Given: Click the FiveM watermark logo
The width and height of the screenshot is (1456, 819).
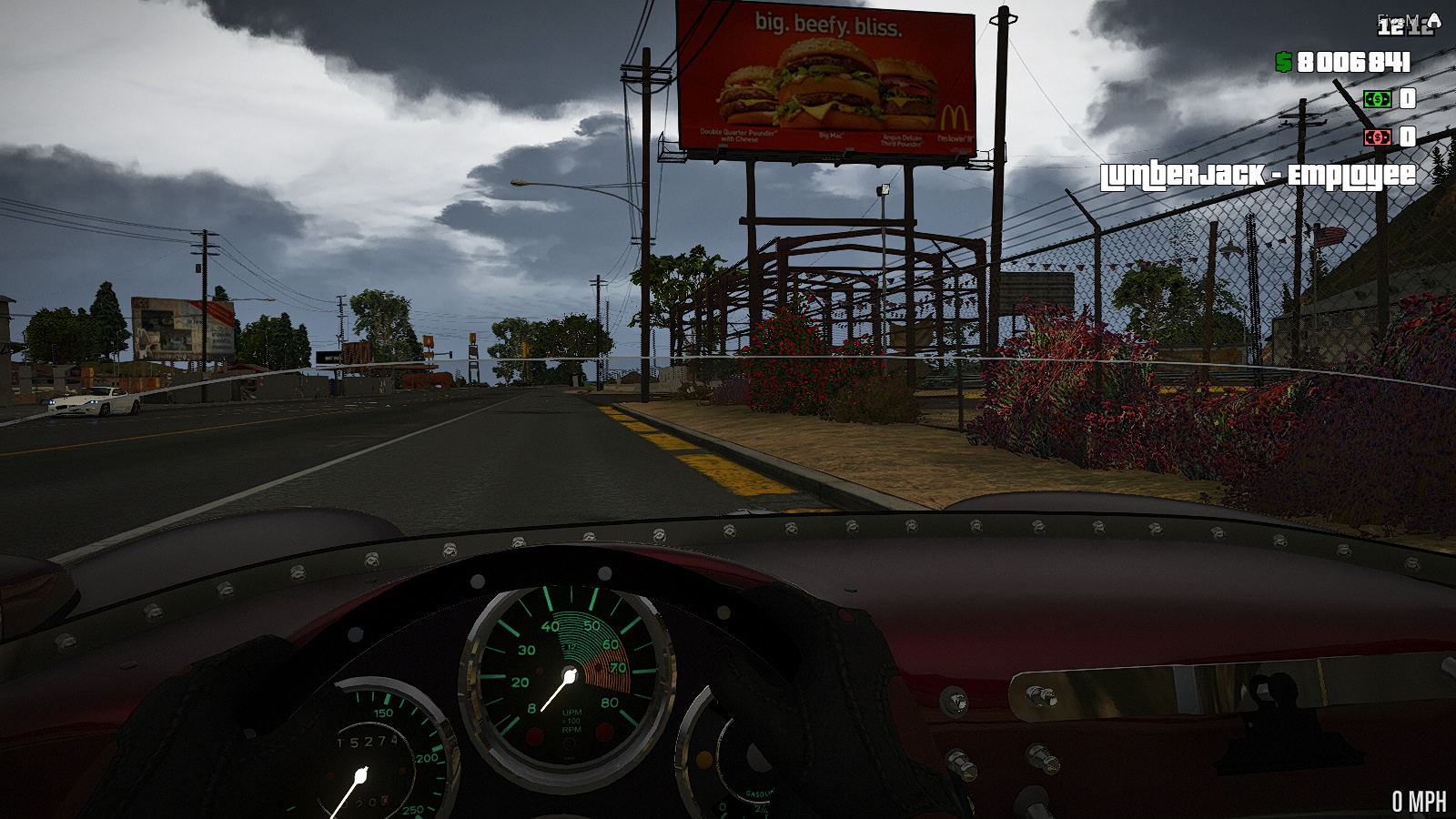Looking at the screenshot, I should pyautogui.click(x=1400, y=19).
